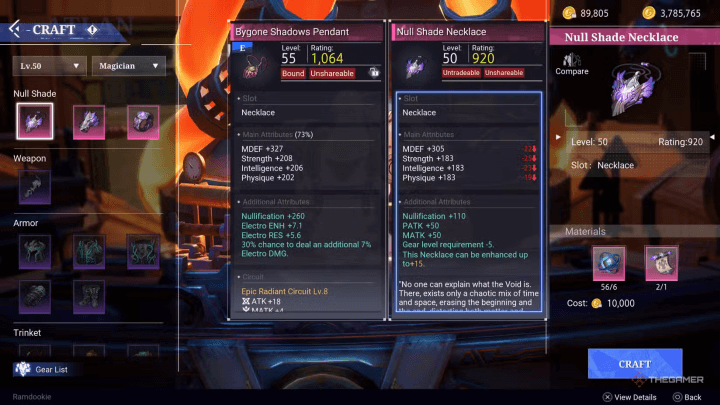The height and width of the screenshot is (405, 720).
Task: Show the next item with the right arrow
Action: [x=711, y=136]
